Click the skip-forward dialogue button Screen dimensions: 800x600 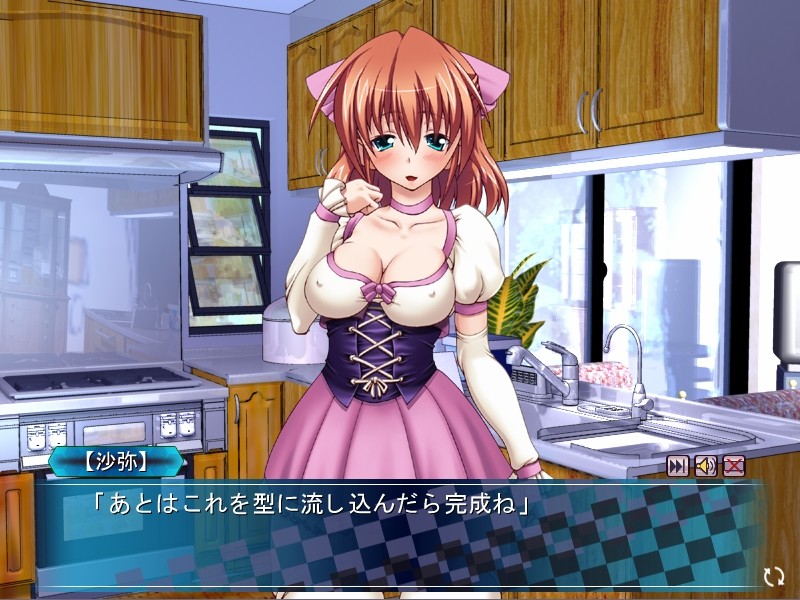678,465
